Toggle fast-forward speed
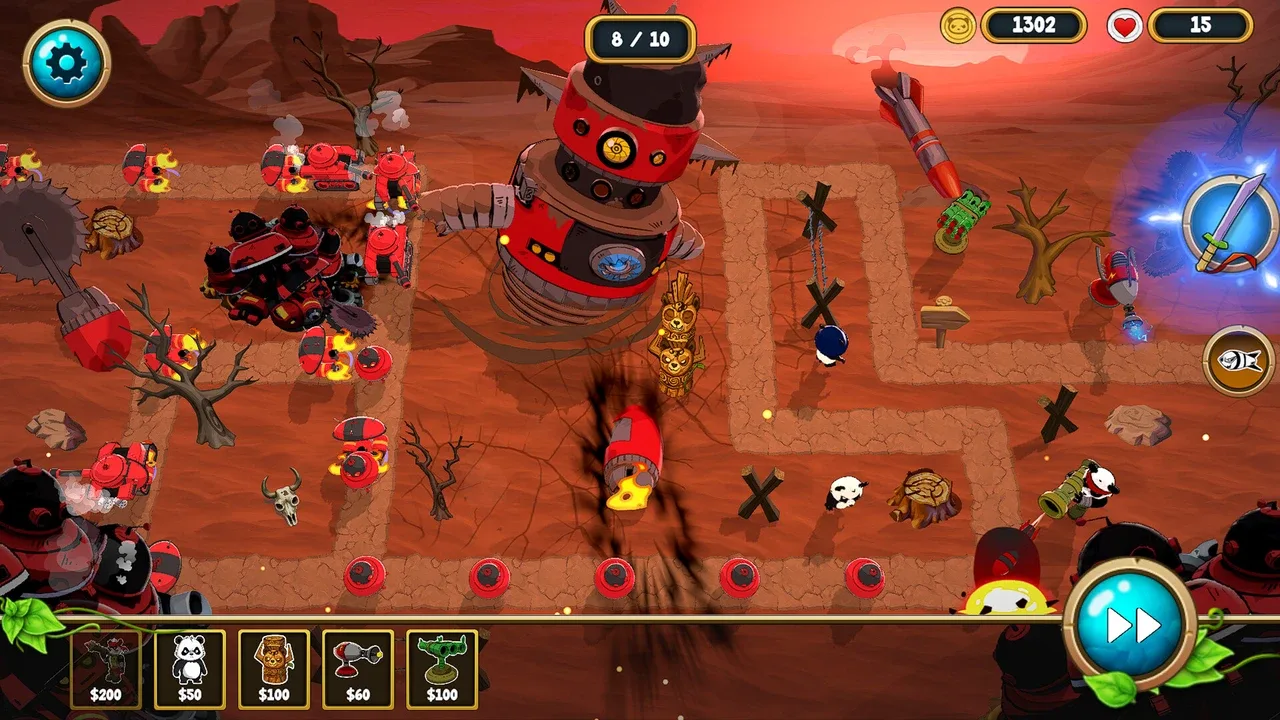 [1131, 626]
